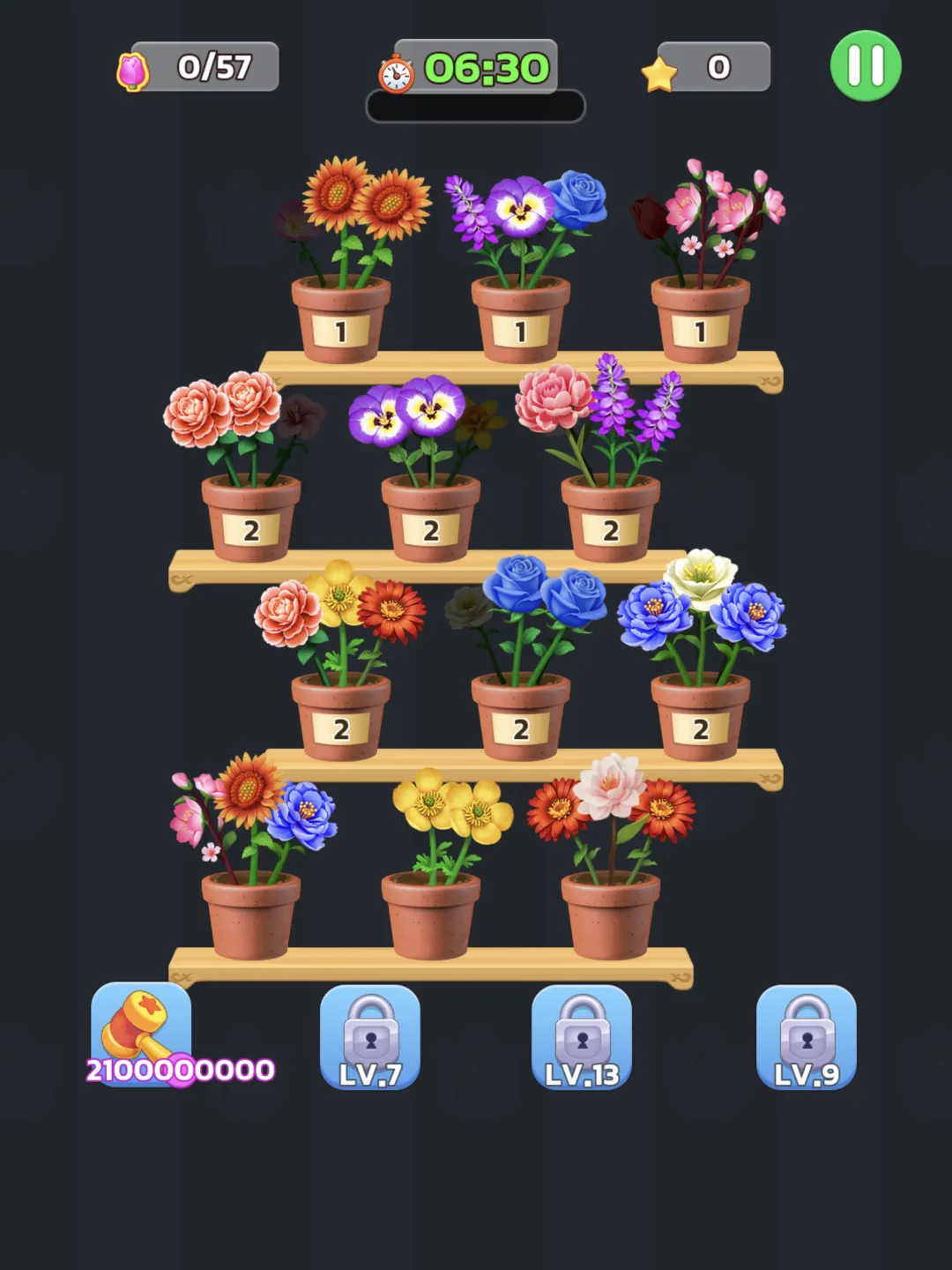952x1270 pixels.
Task: Tap the locked LV.9 booster
Action: (807, 1038)
